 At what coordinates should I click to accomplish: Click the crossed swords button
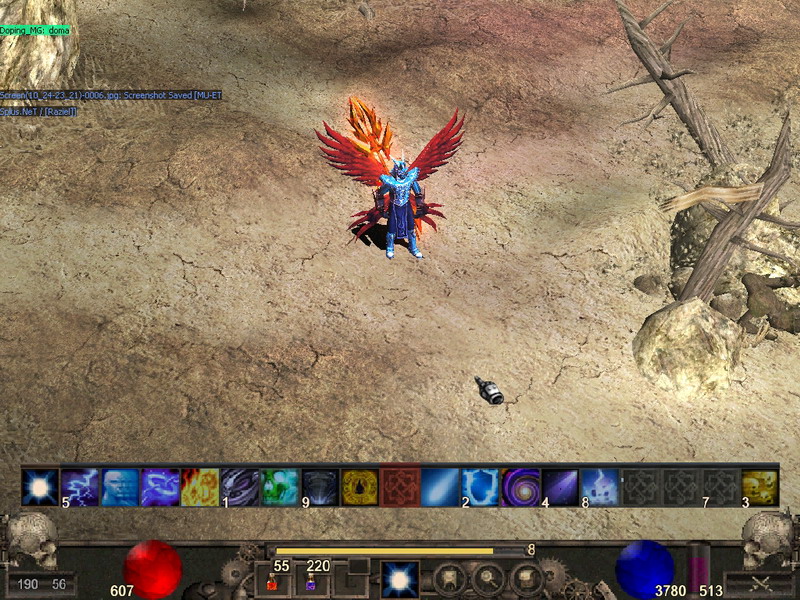[759, 582]
